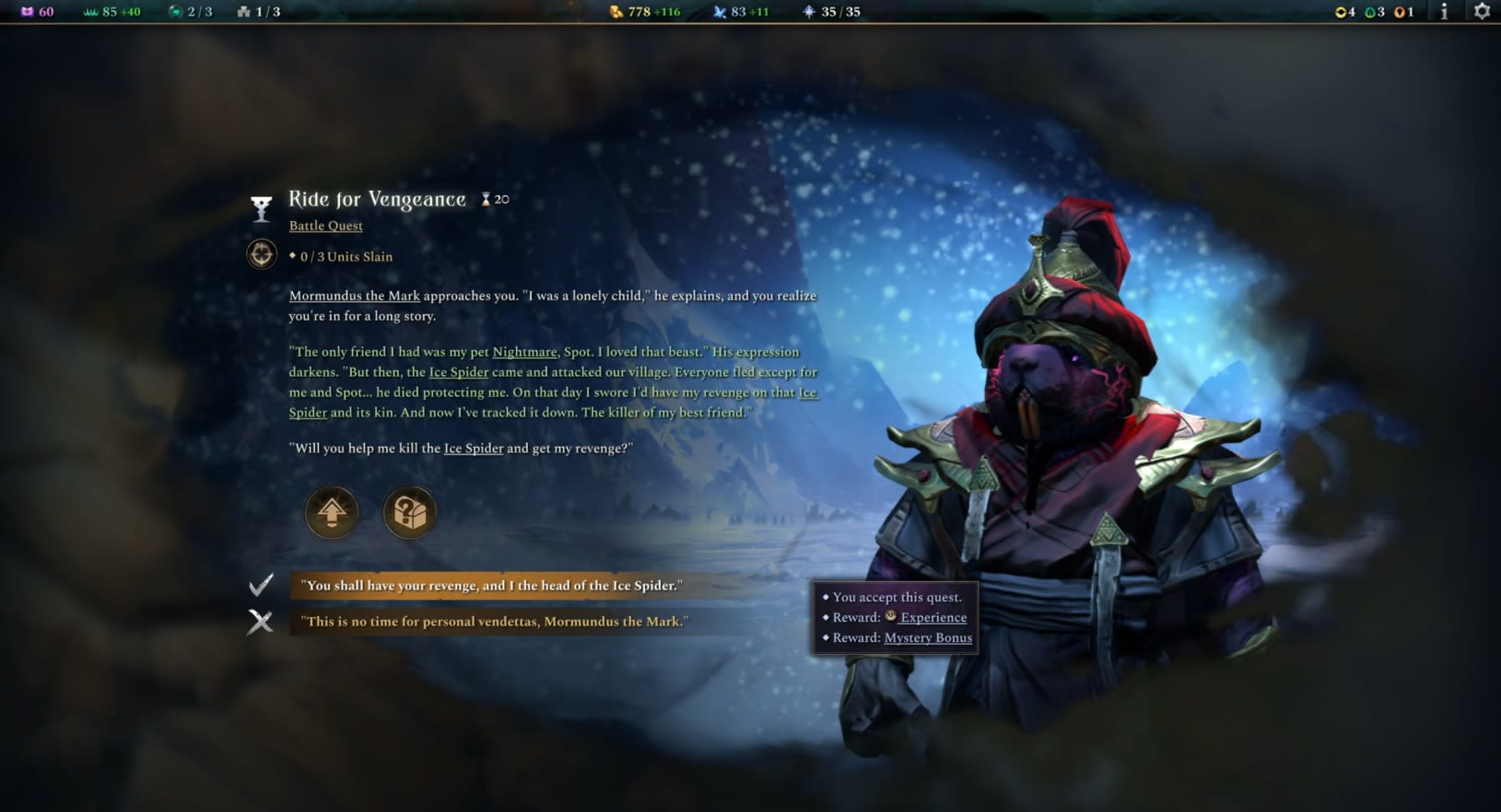Click the quest target crosshair icon

pyautogui.click(x=261, y=254)
